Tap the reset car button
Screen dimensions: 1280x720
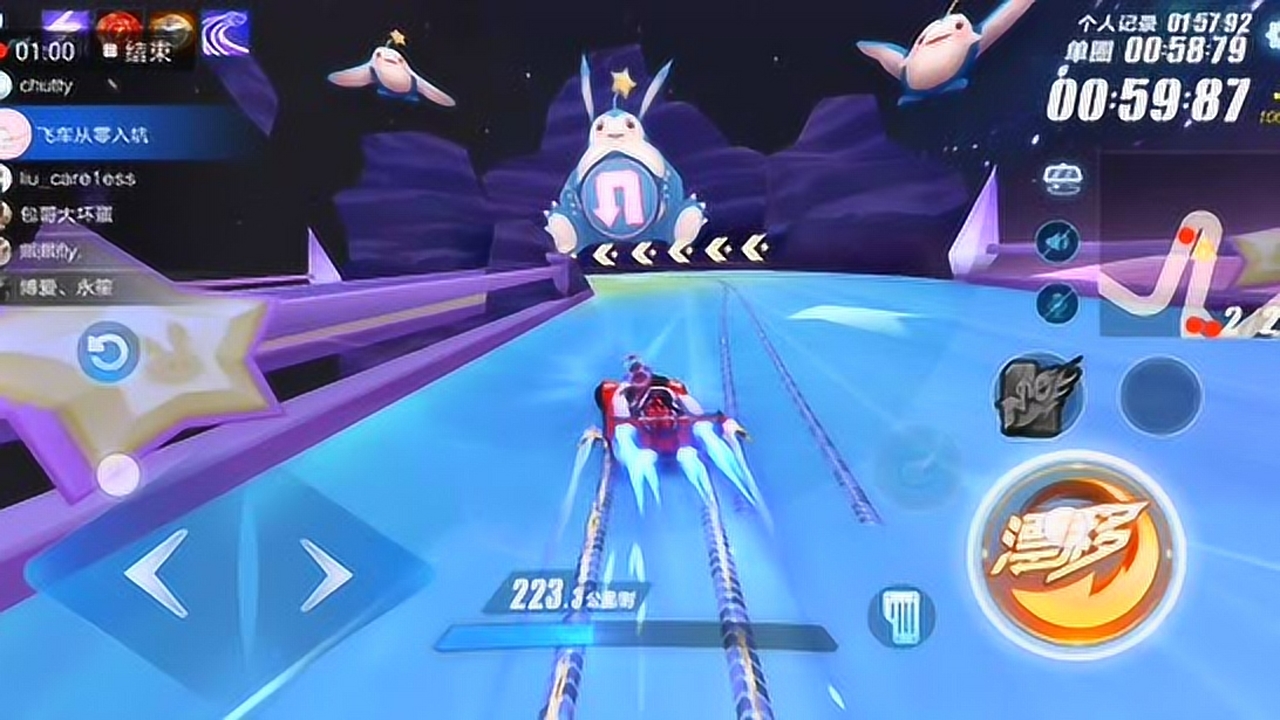tap(108, 351)
